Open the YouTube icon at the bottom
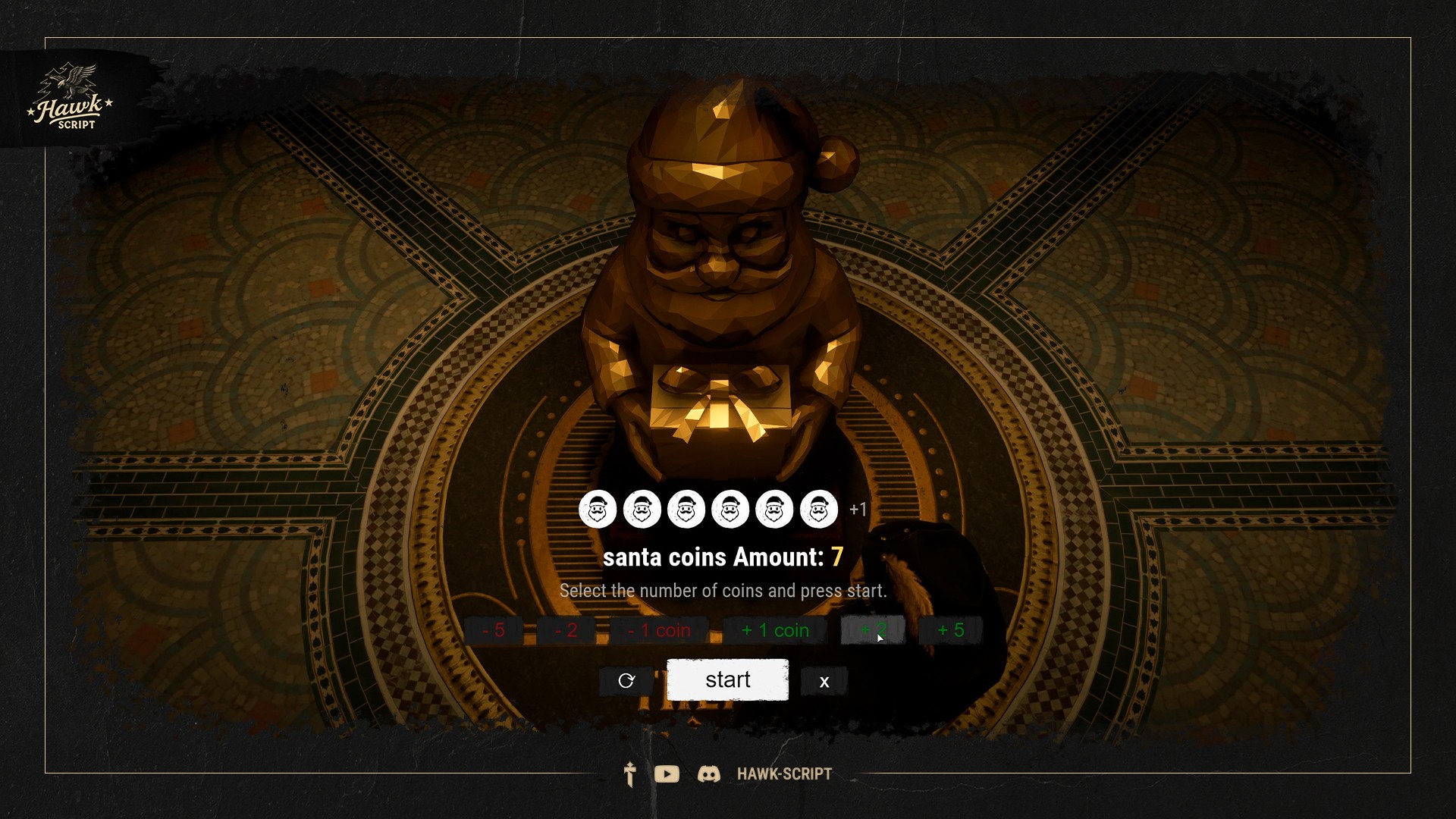 667,774
